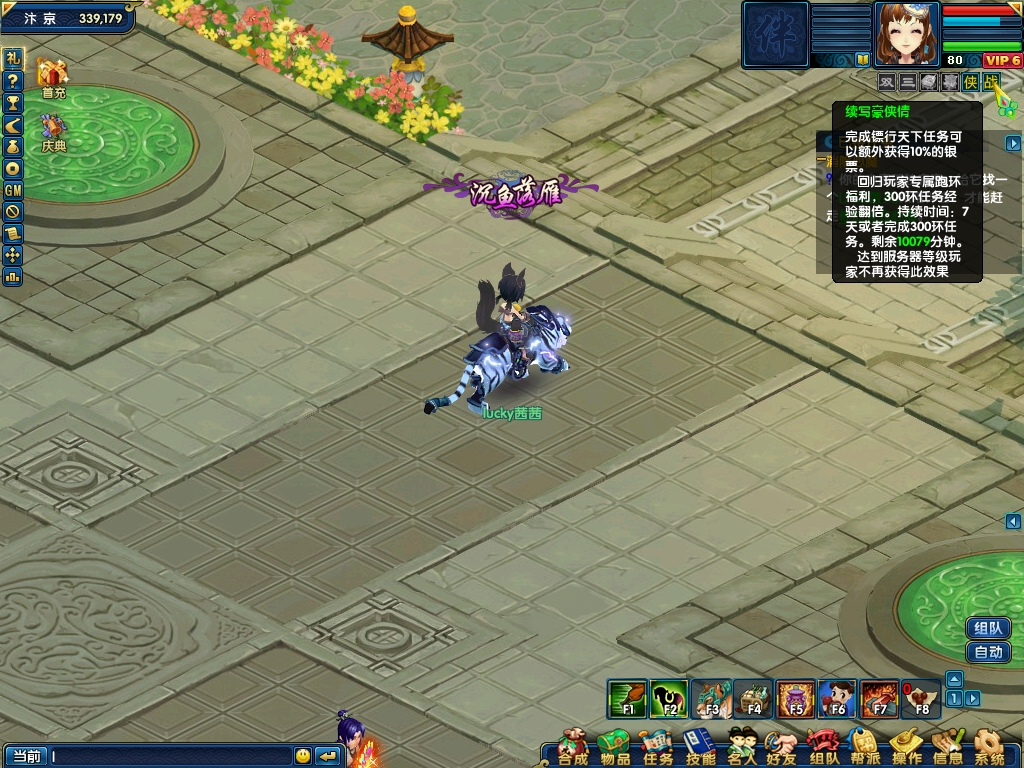Image resolution: width=1024 pixels, height=768 pixels.
Task: Click the GM button in sidebar
Action: pyautogui.click(x=13, y=190)
